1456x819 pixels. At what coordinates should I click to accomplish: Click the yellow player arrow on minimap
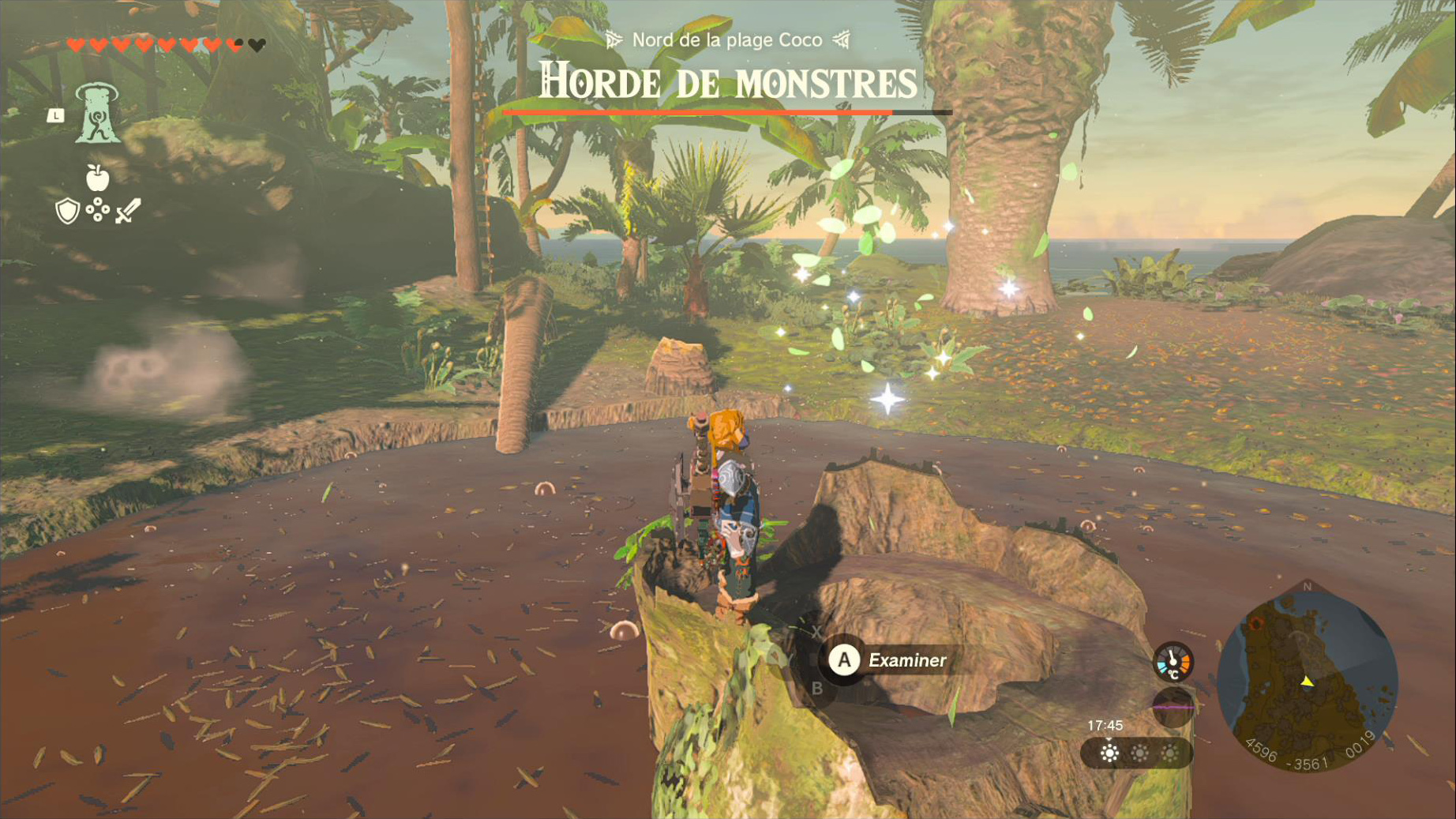click(x=1307, y=681)
